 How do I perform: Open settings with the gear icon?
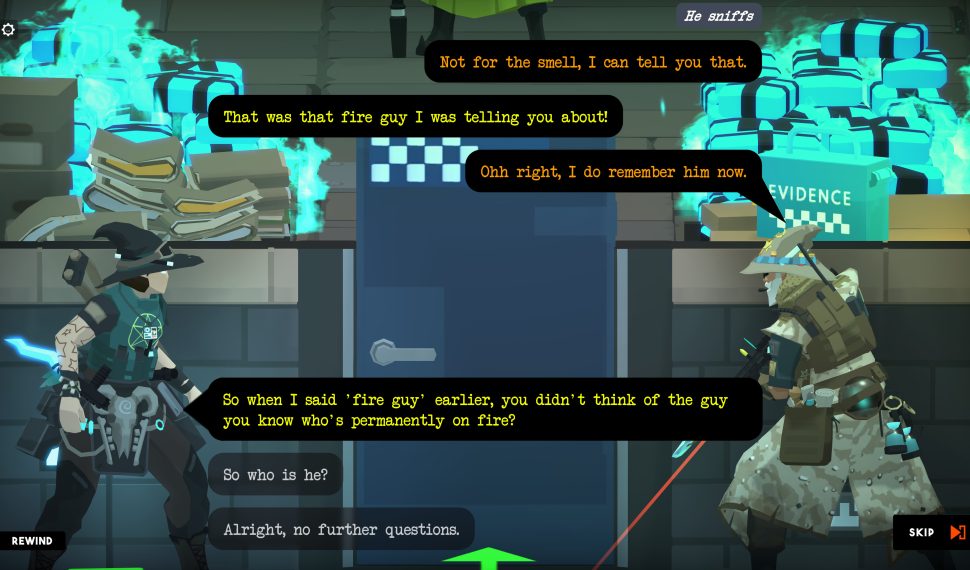point(9,30)
